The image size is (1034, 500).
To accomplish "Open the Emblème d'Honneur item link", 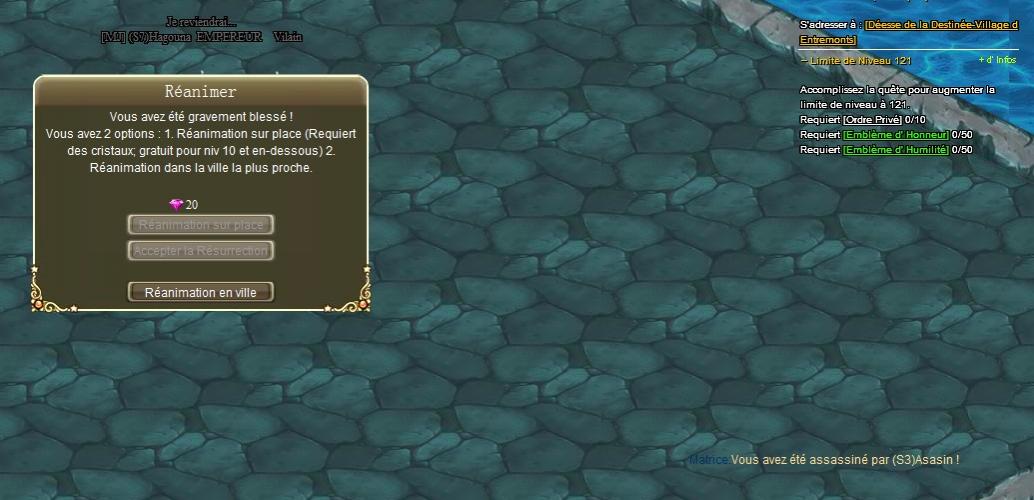I will pos(895,135).
